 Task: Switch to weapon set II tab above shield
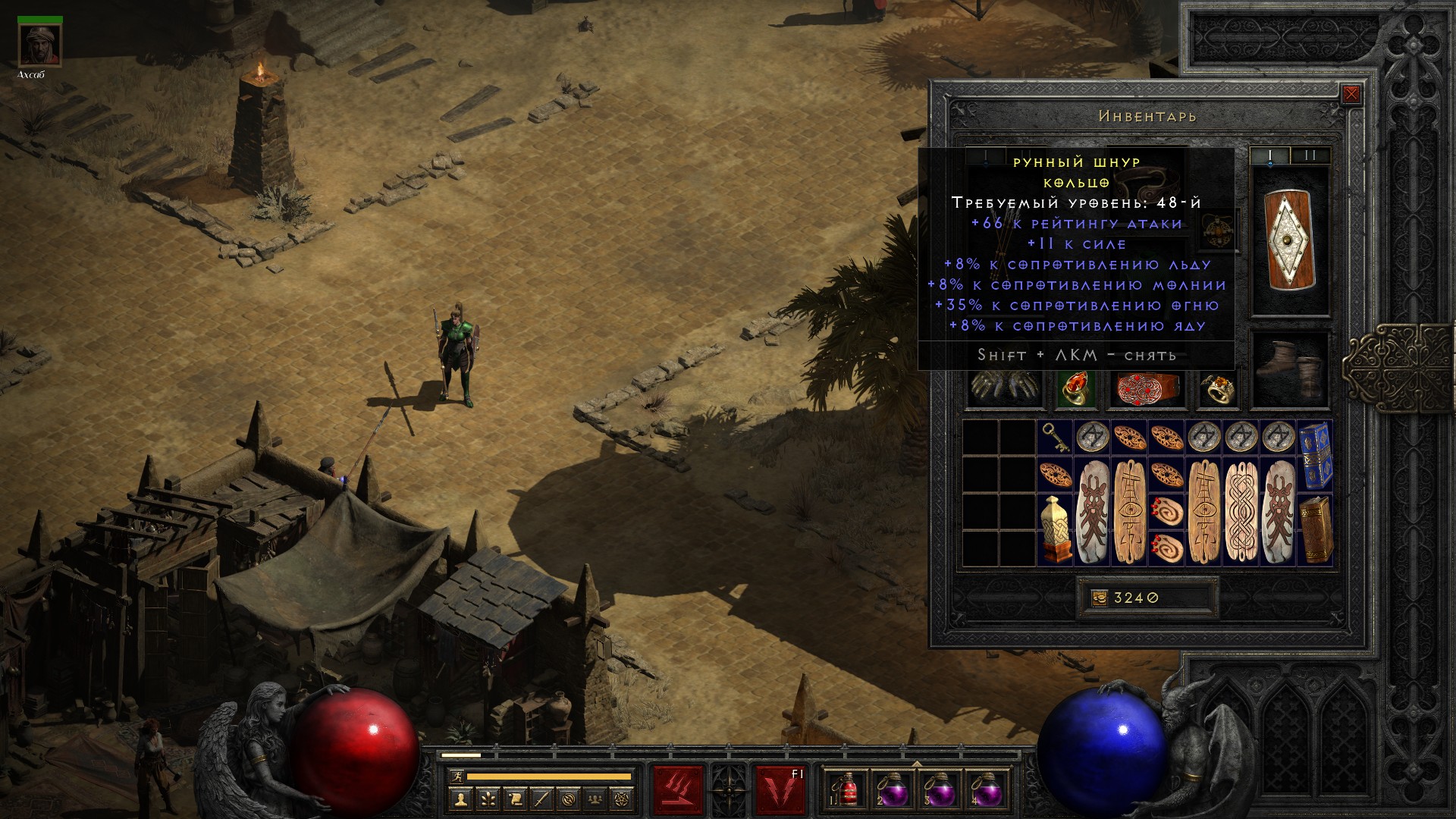[1310, 156]
